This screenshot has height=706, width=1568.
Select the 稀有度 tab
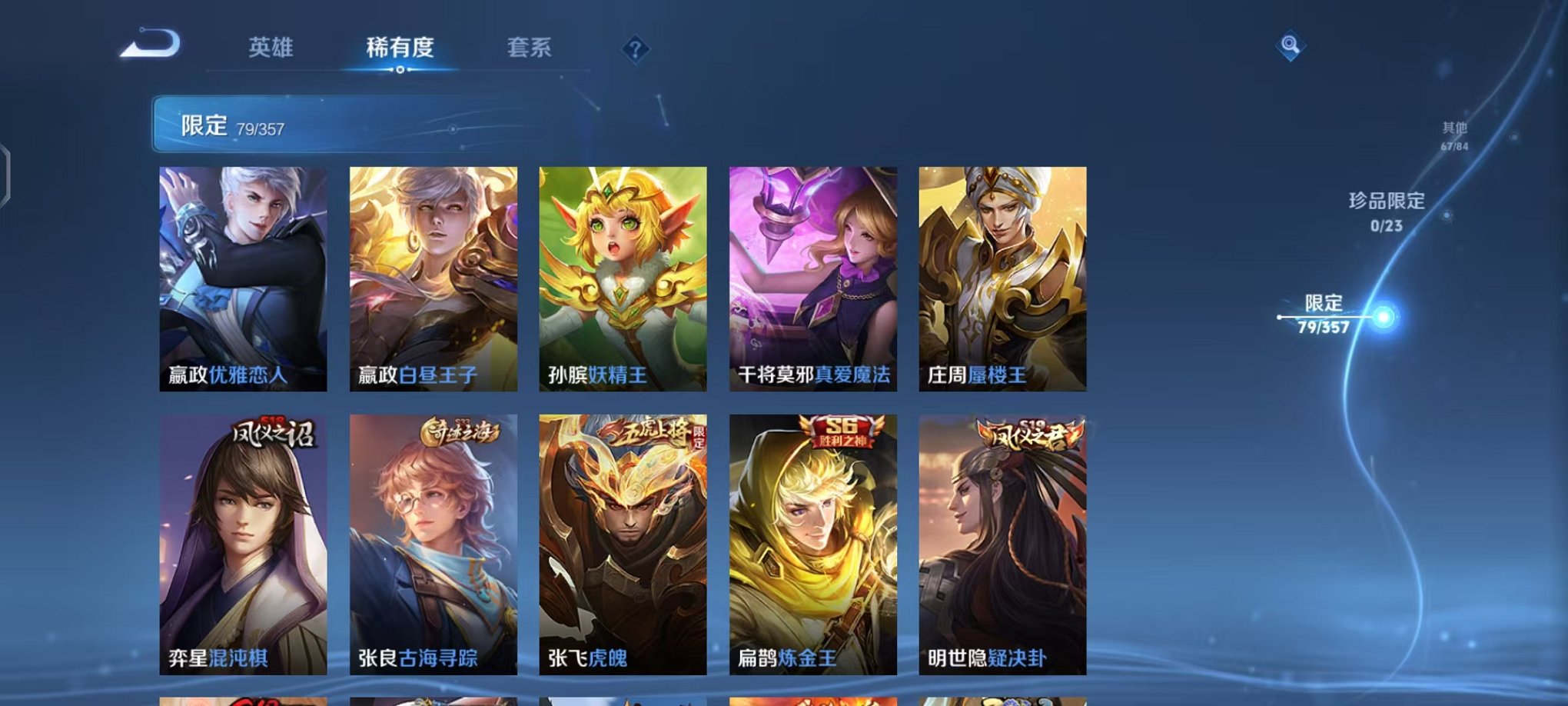400,48
